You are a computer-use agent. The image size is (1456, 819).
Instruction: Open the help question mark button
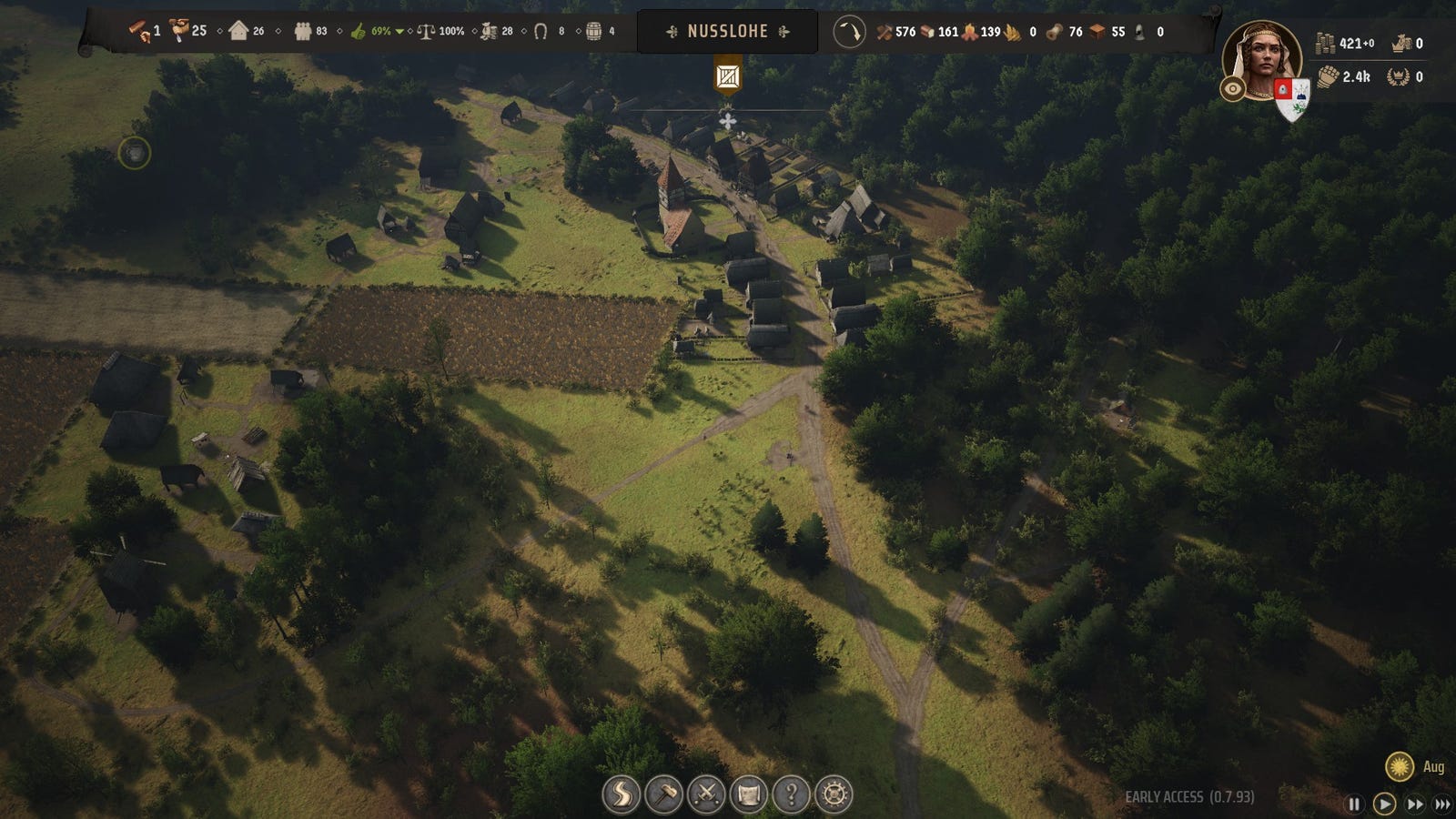pos(792,794)
